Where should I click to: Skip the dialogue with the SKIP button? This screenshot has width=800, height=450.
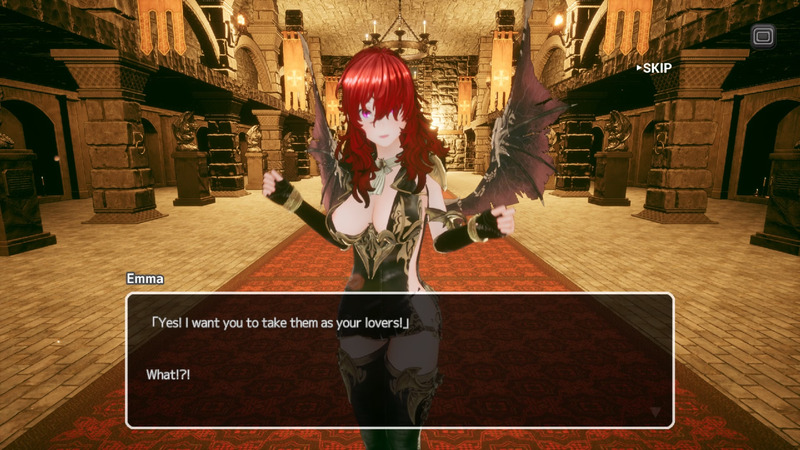pyautogui.click(x=655, y=68)
